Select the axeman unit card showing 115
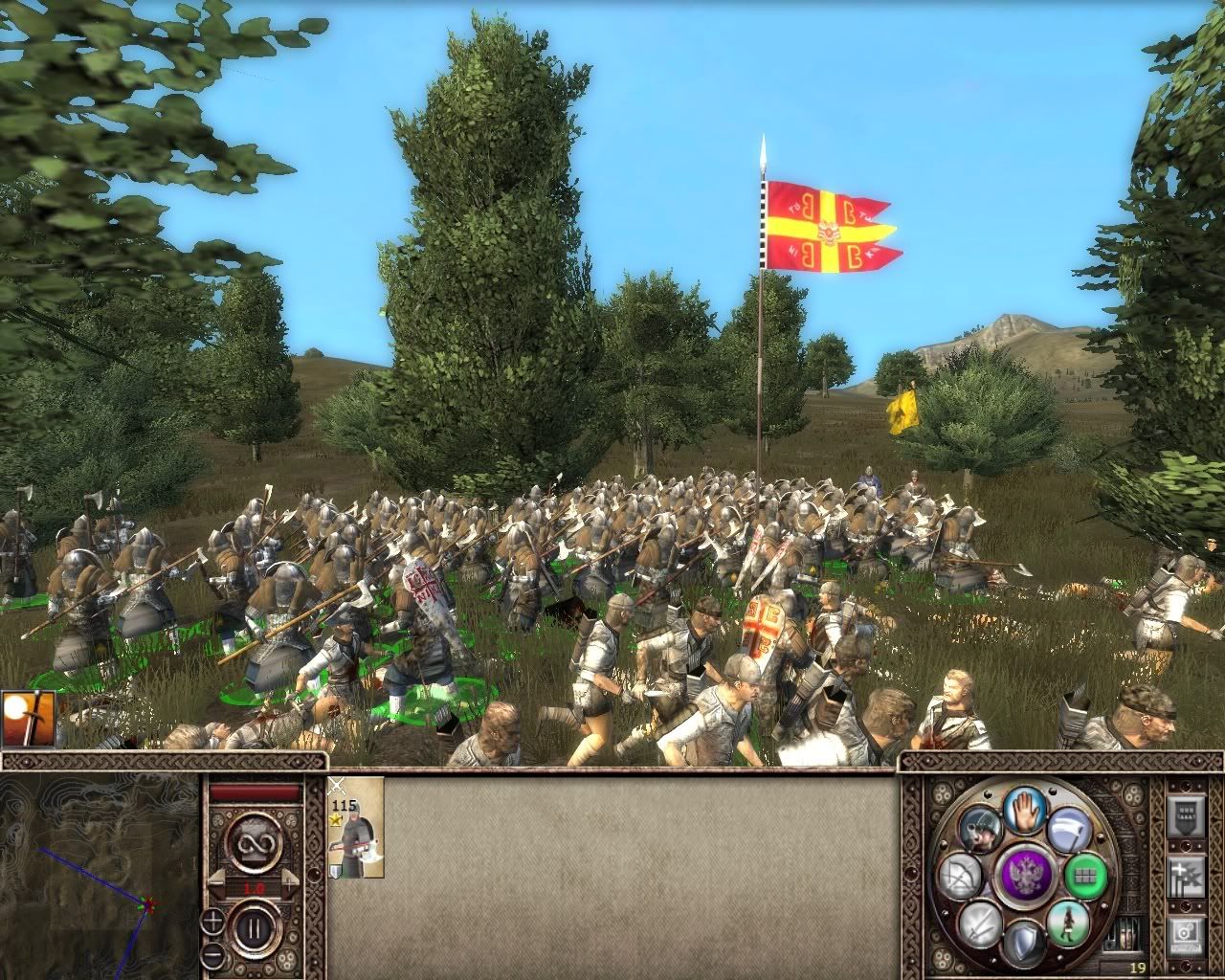 point(356,827)
